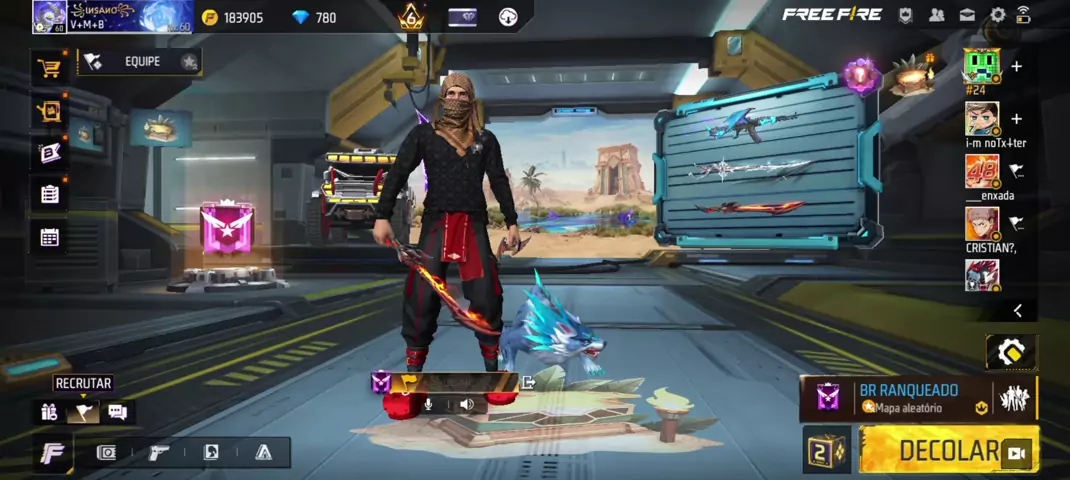Viewport: 1070px width, 480px height.
Task: Open the settings gear
Action: pyautogui.click(x=997, y=15)
